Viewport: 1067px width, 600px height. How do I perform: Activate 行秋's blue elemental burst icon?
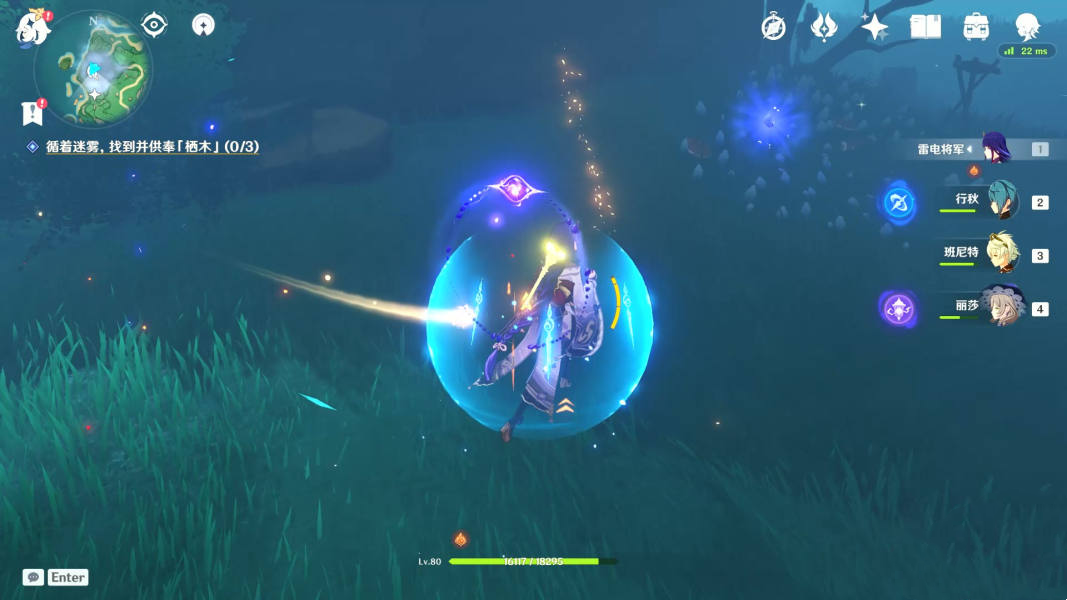pos(897,204)
